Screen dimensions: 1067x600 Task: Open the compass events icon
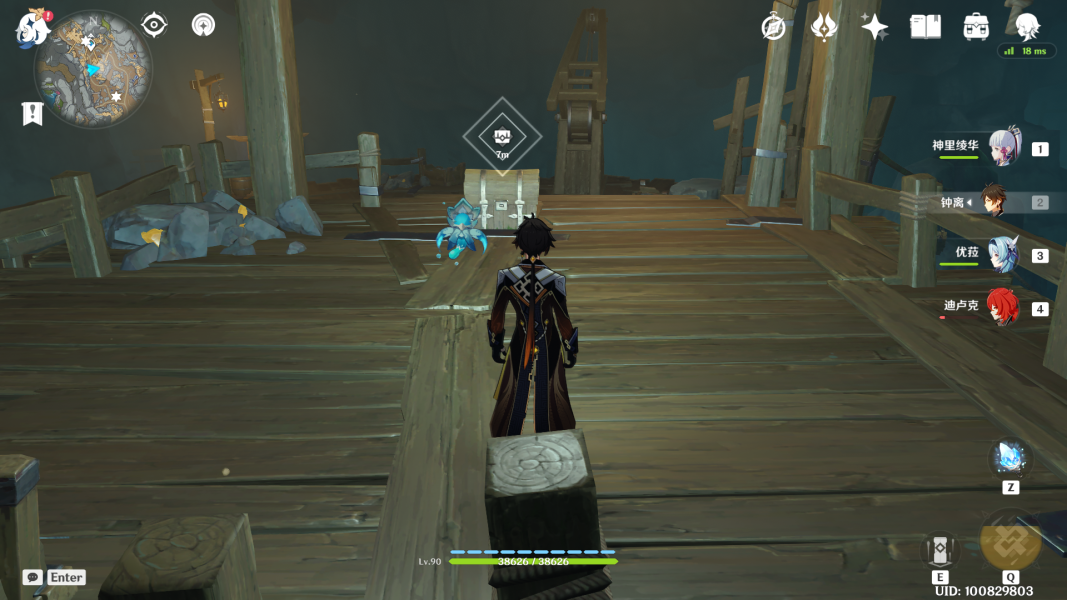pyautogui.click(x=773, y=27)
